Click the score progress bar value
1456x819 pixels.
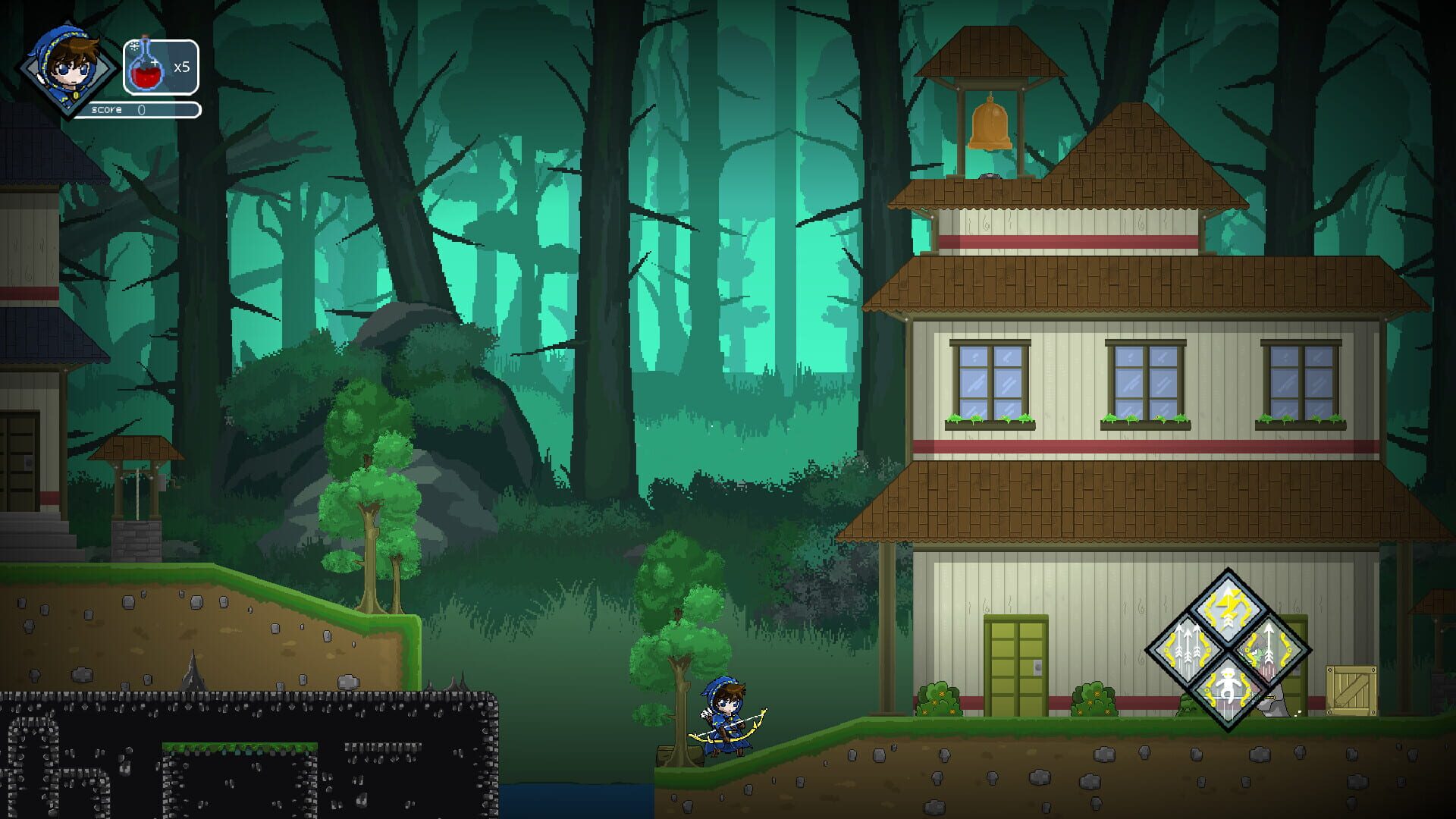point(140,109)
